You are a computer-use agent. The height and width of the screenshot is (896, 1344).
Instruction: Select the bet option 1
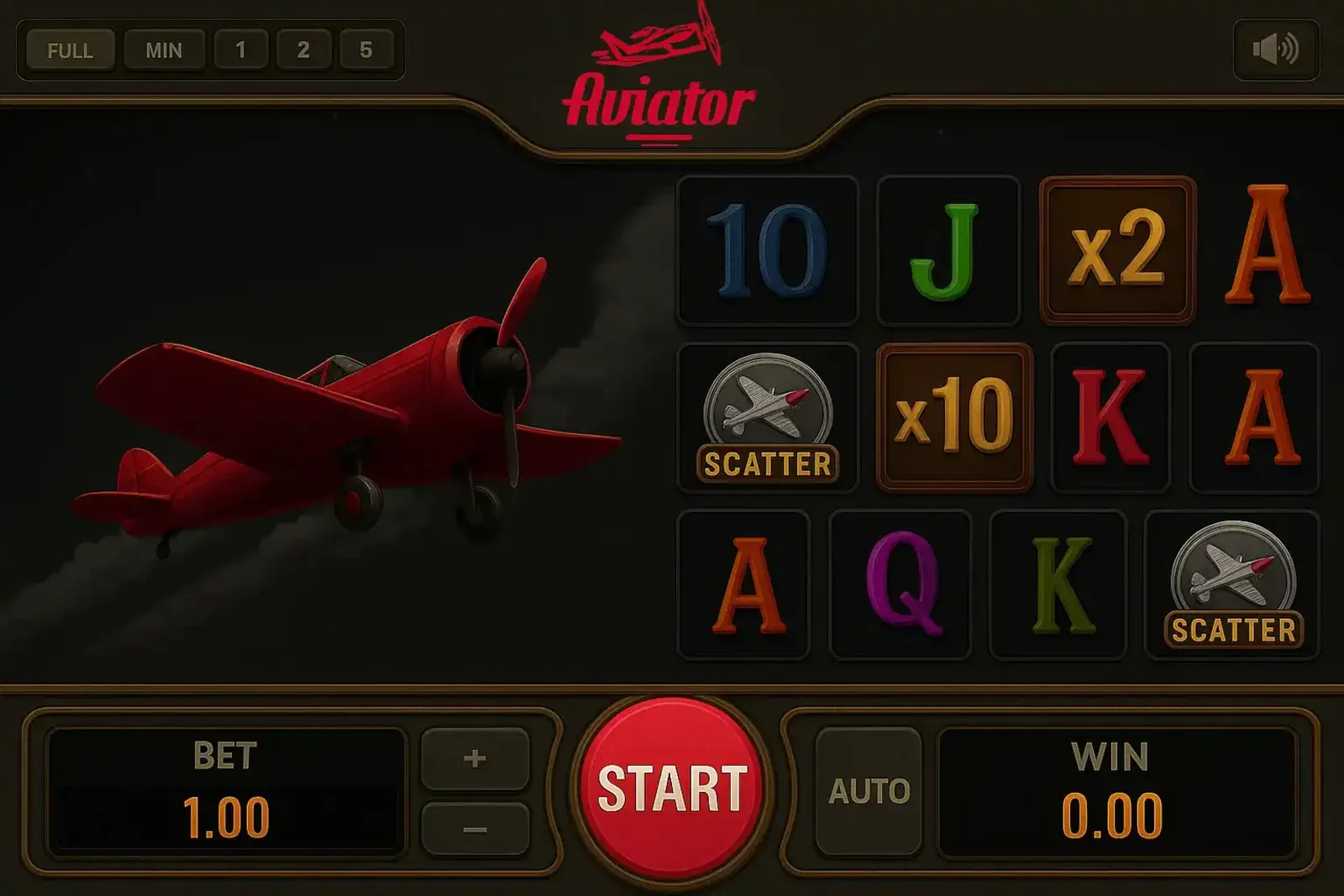coord(239,50)
